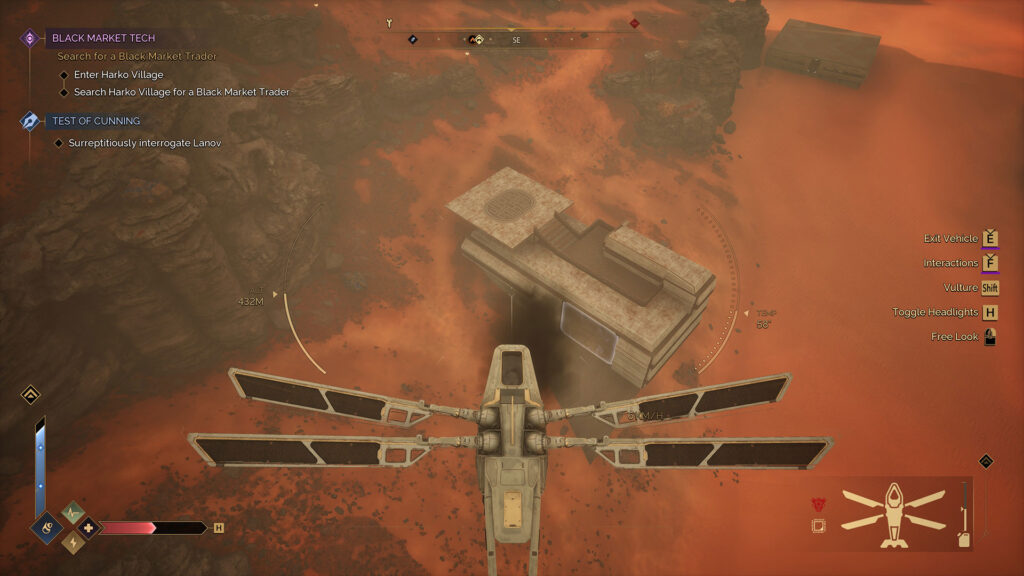Activate the gold lightning bolt ability
The image size is (1024, 576).
coord(73,542)
